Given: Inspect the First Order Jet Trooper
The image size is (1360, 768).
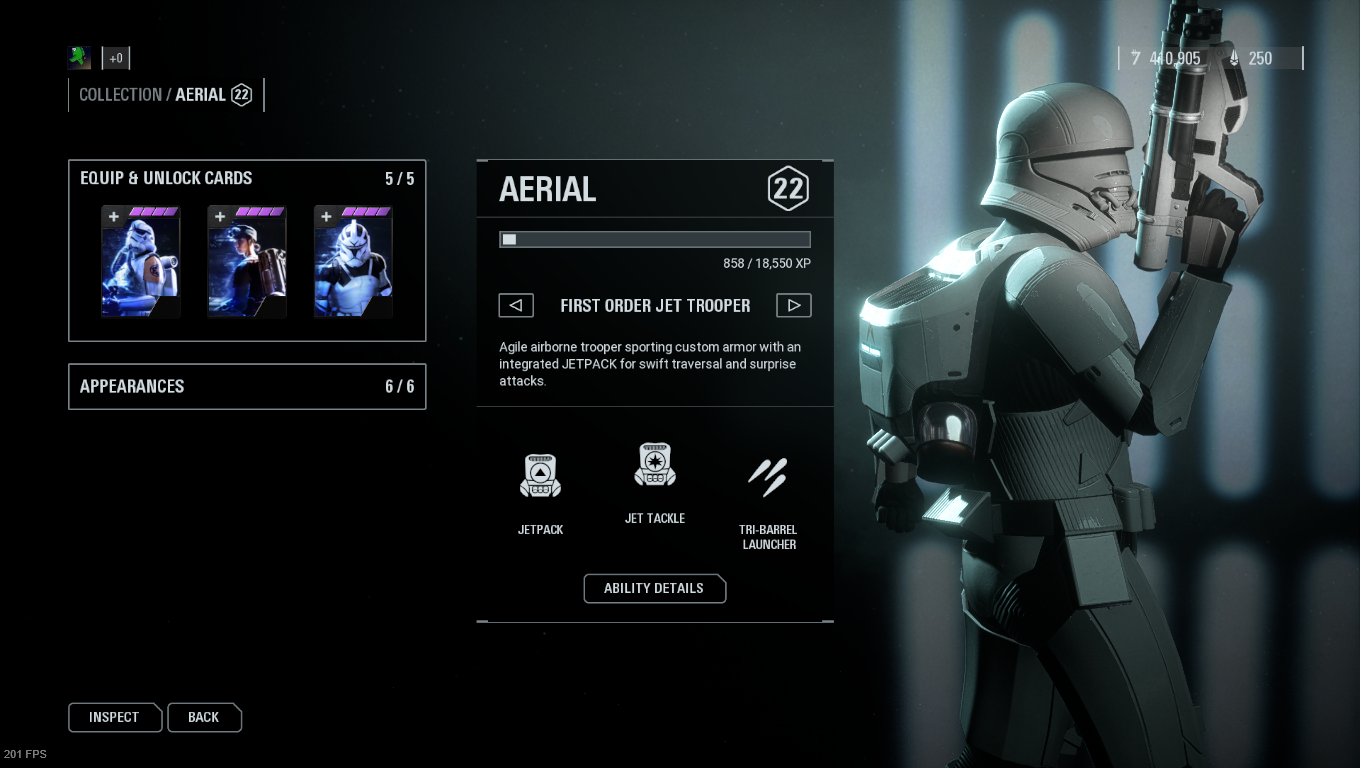Looking at the screenshot, I should click(x=114, y=717).
